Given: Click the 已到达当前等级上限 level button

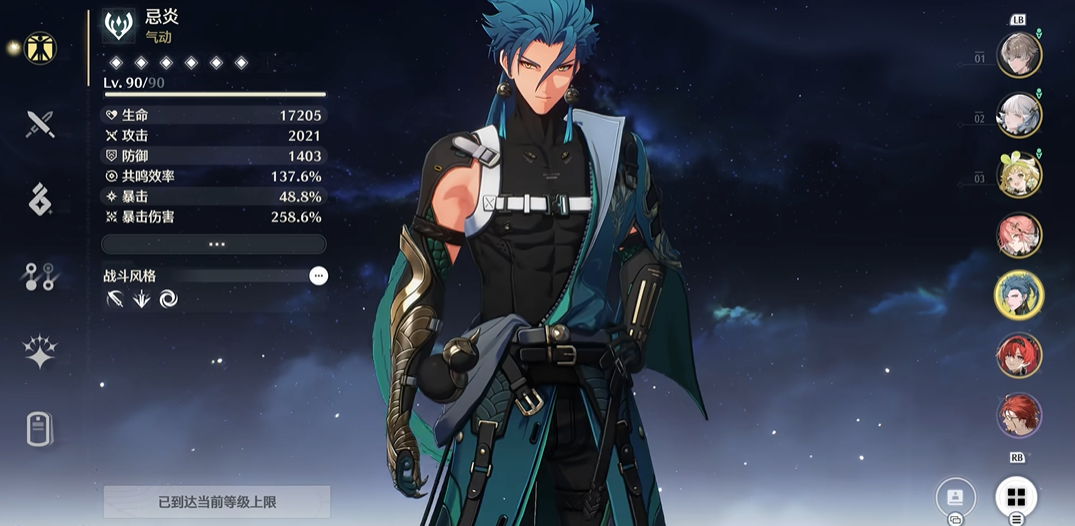Looking at the screenshot, I should pos(217,501).
